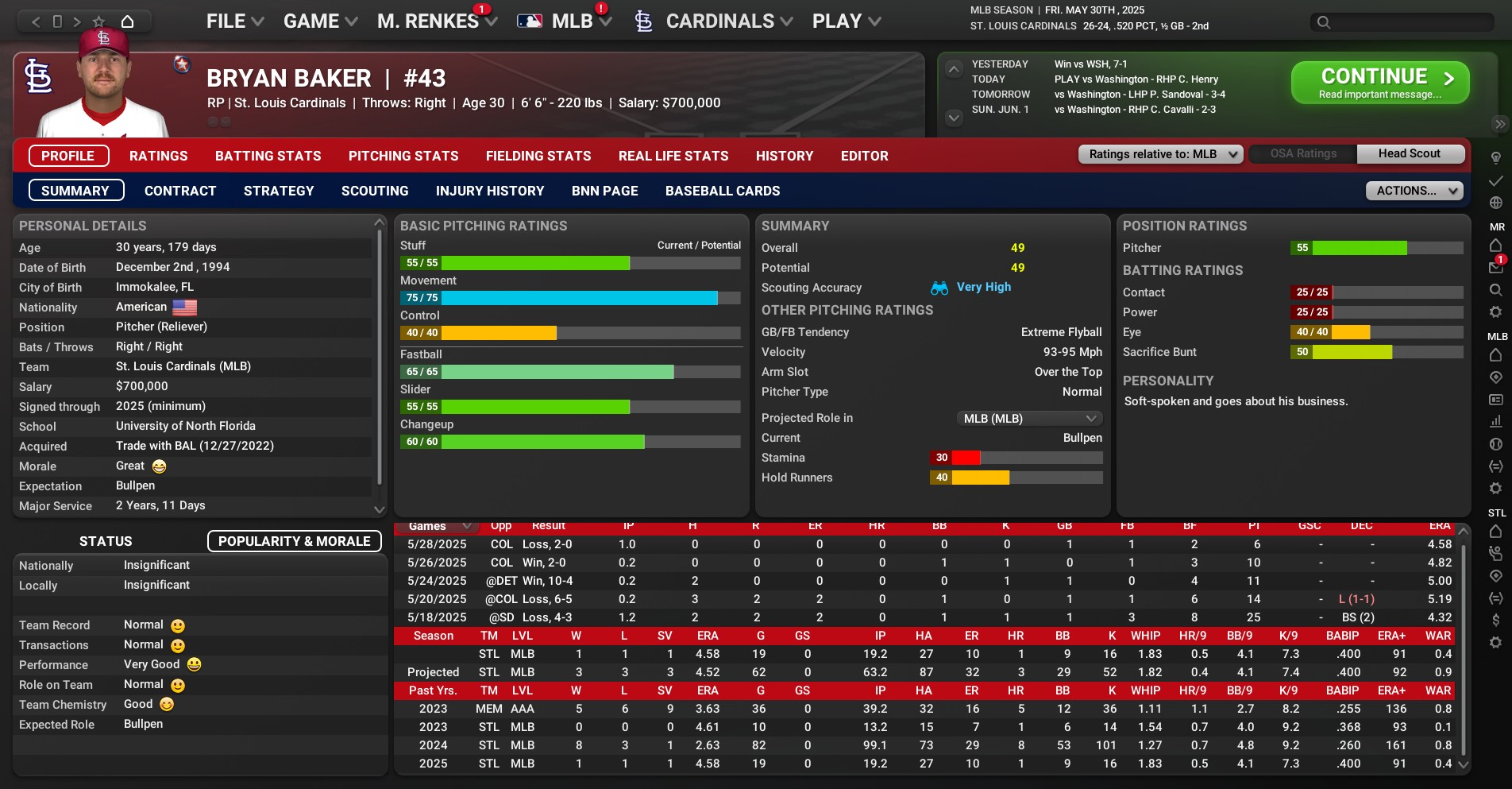Change the Ratings relative to MLB dropdown
This screenshot has height=789, width=1512.
pos(1160,154)
